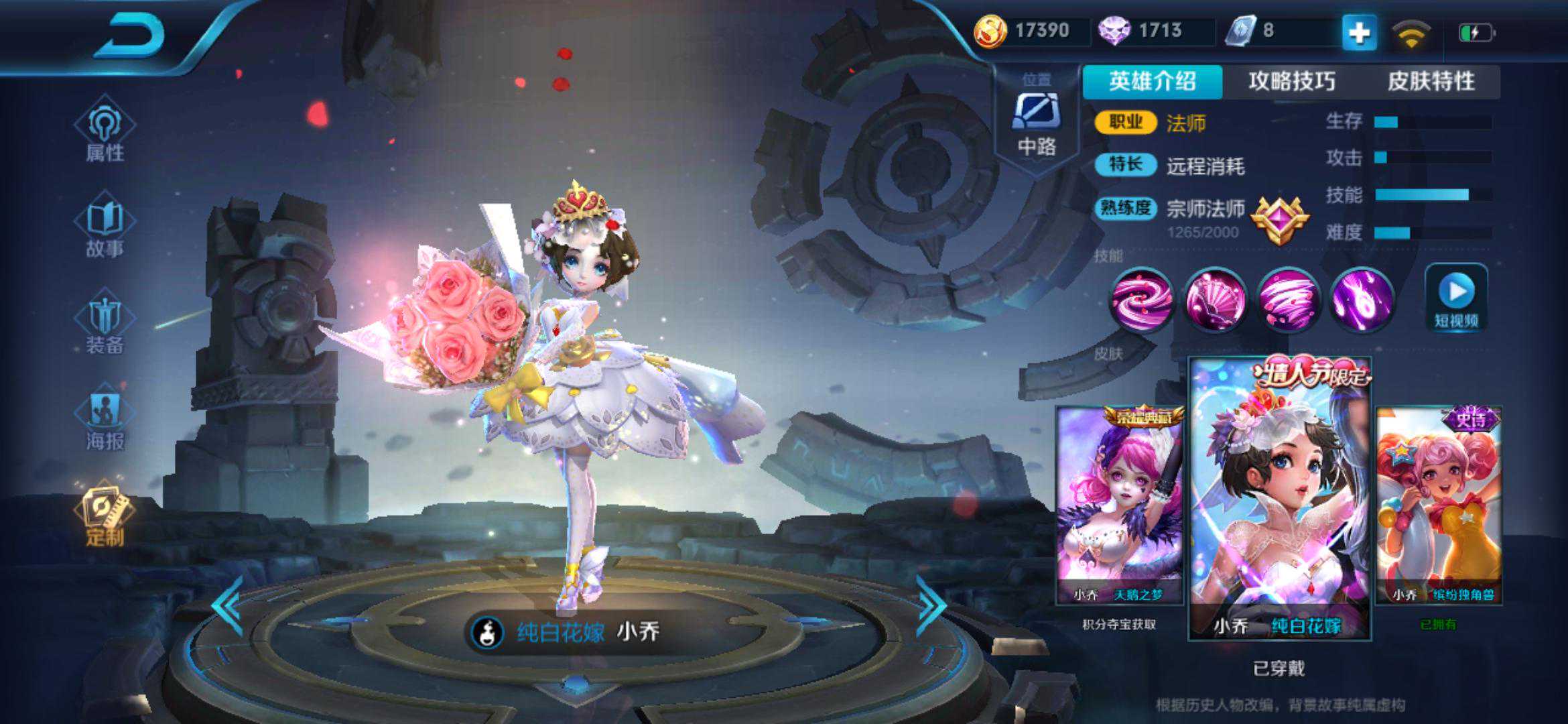Go back using the return arrow
Image resolution: width=1568 pixels, height=724 pixels.
click(x=131, y=35)
